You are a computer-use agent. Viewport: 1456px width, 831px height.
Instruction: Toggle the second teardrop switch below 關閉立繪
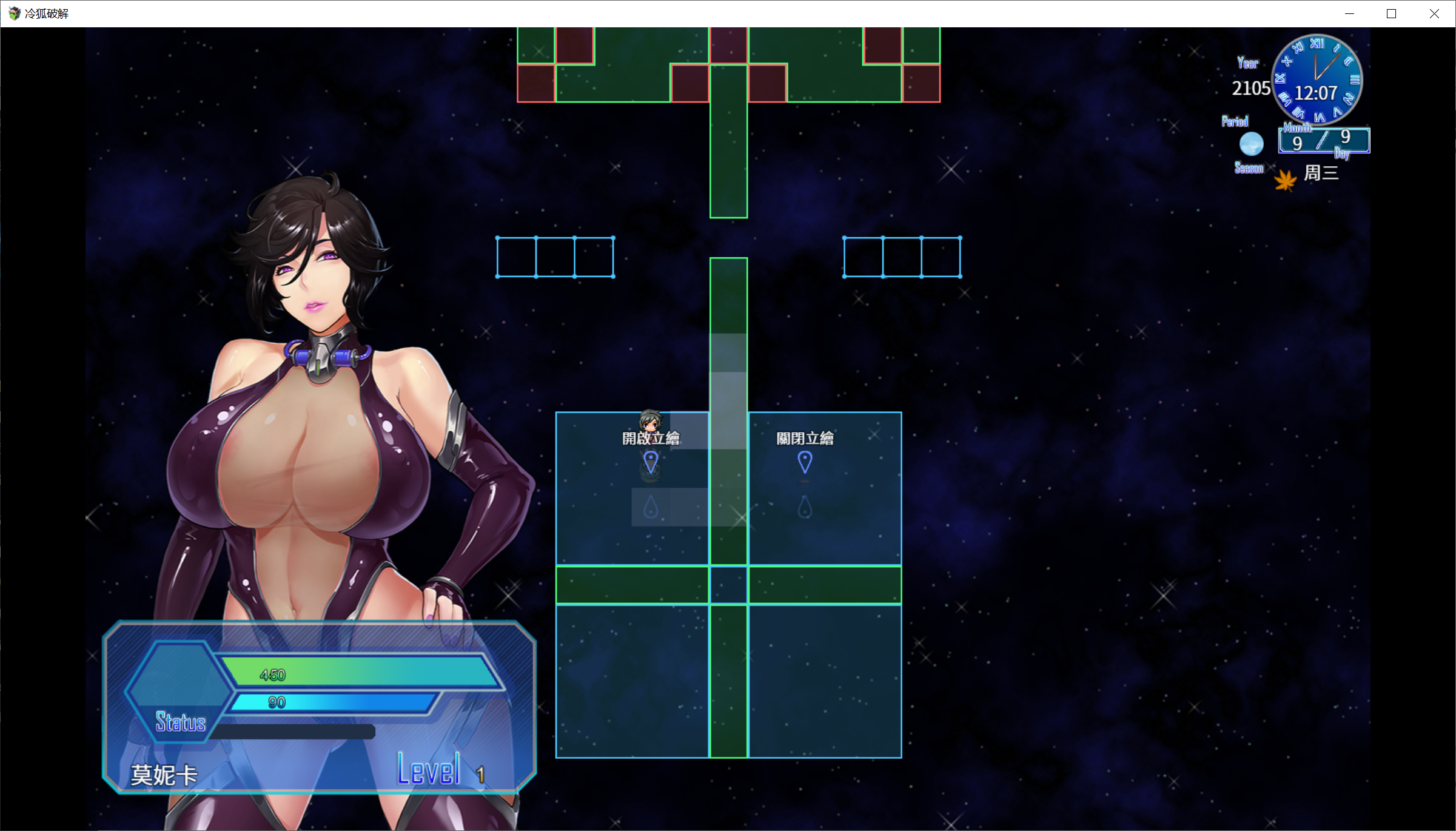coord(805,508)
